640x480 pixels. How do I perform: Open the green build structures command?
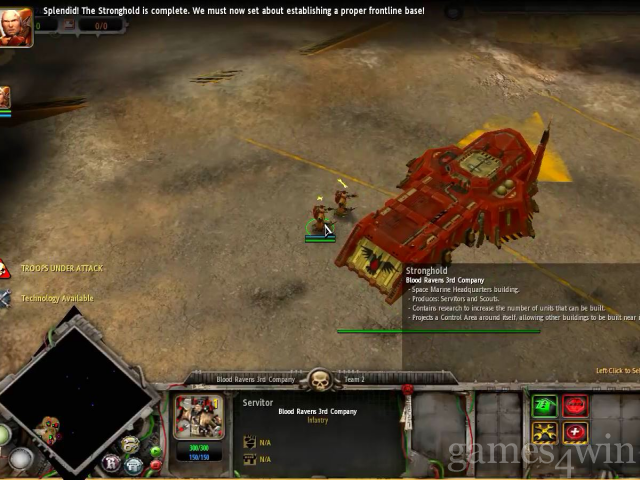pos(545,405)
